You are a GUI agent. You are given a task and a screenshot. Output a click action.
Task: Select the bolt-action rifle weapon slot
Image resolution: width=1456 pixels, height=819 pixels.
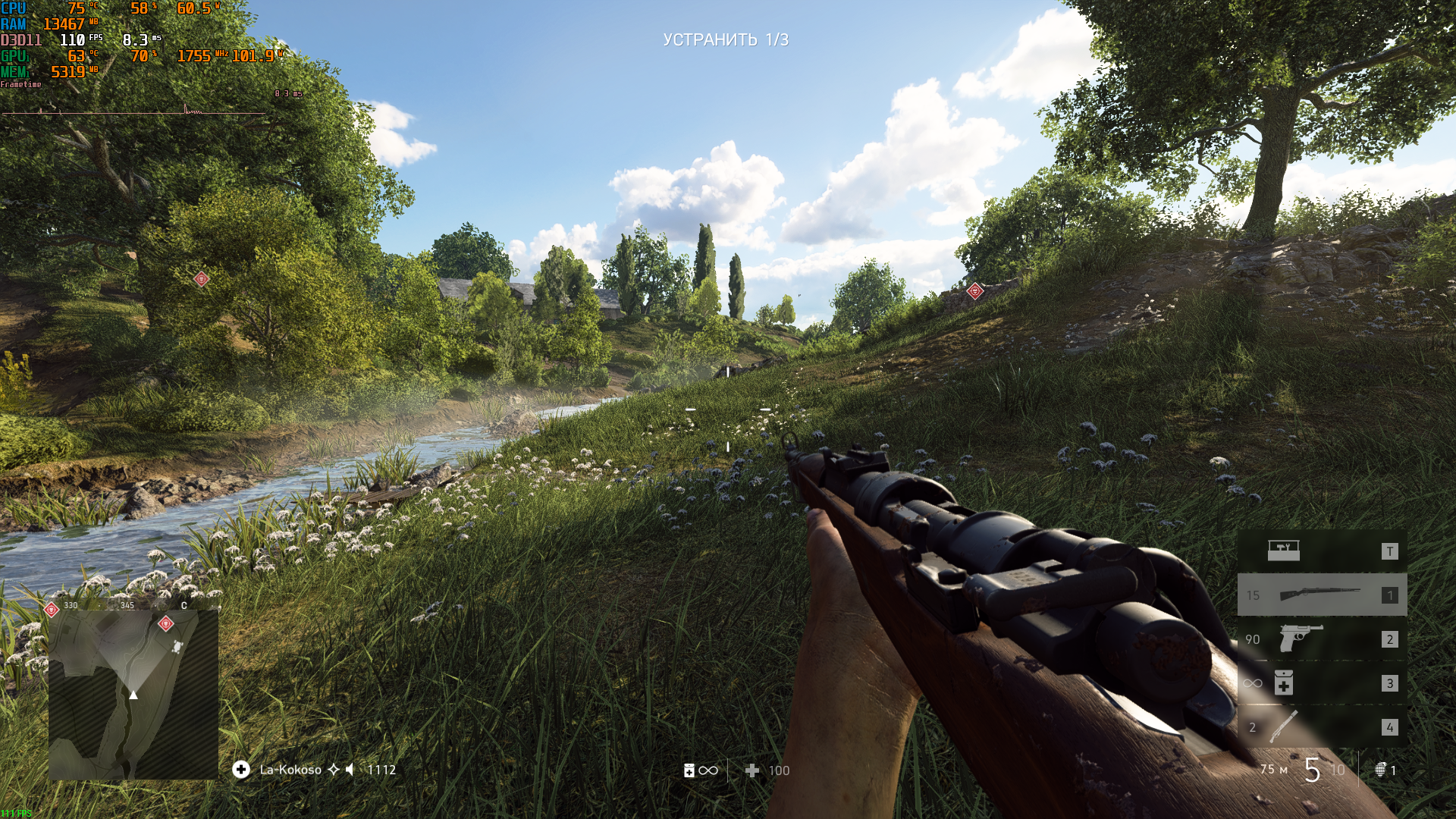(1321, 595)
